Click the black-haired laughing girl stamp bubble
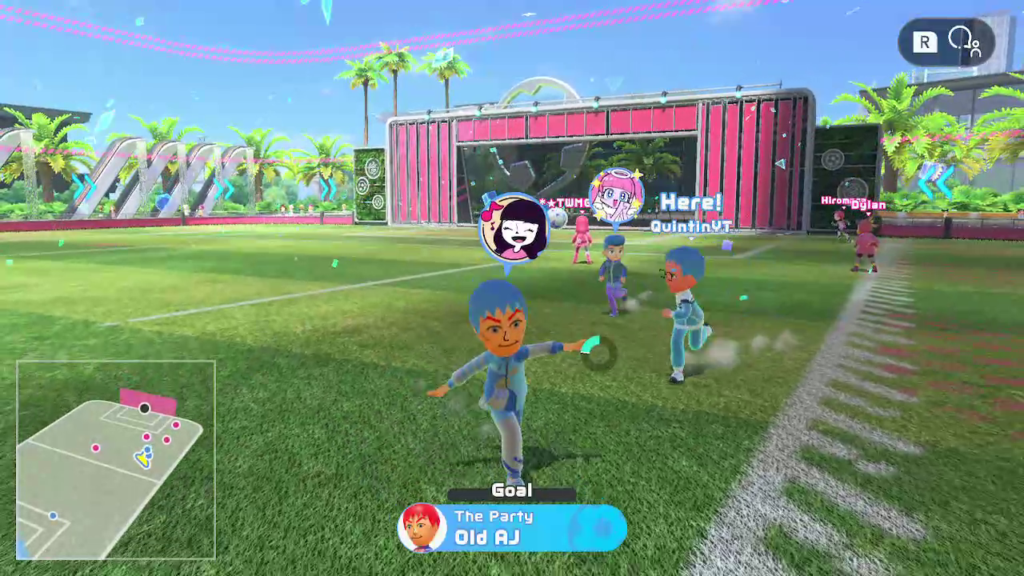 pos(513,228)
